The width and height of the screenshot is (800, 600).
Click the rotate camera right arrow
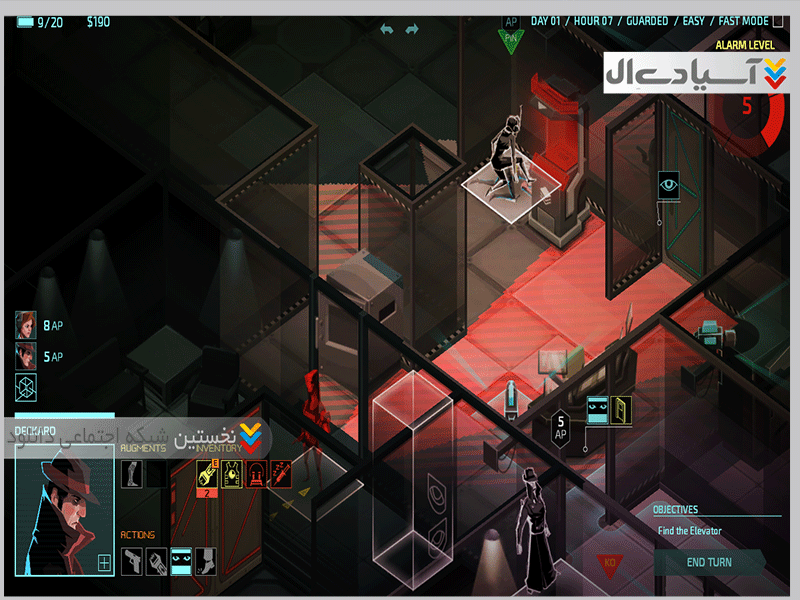tap(411, 29)
